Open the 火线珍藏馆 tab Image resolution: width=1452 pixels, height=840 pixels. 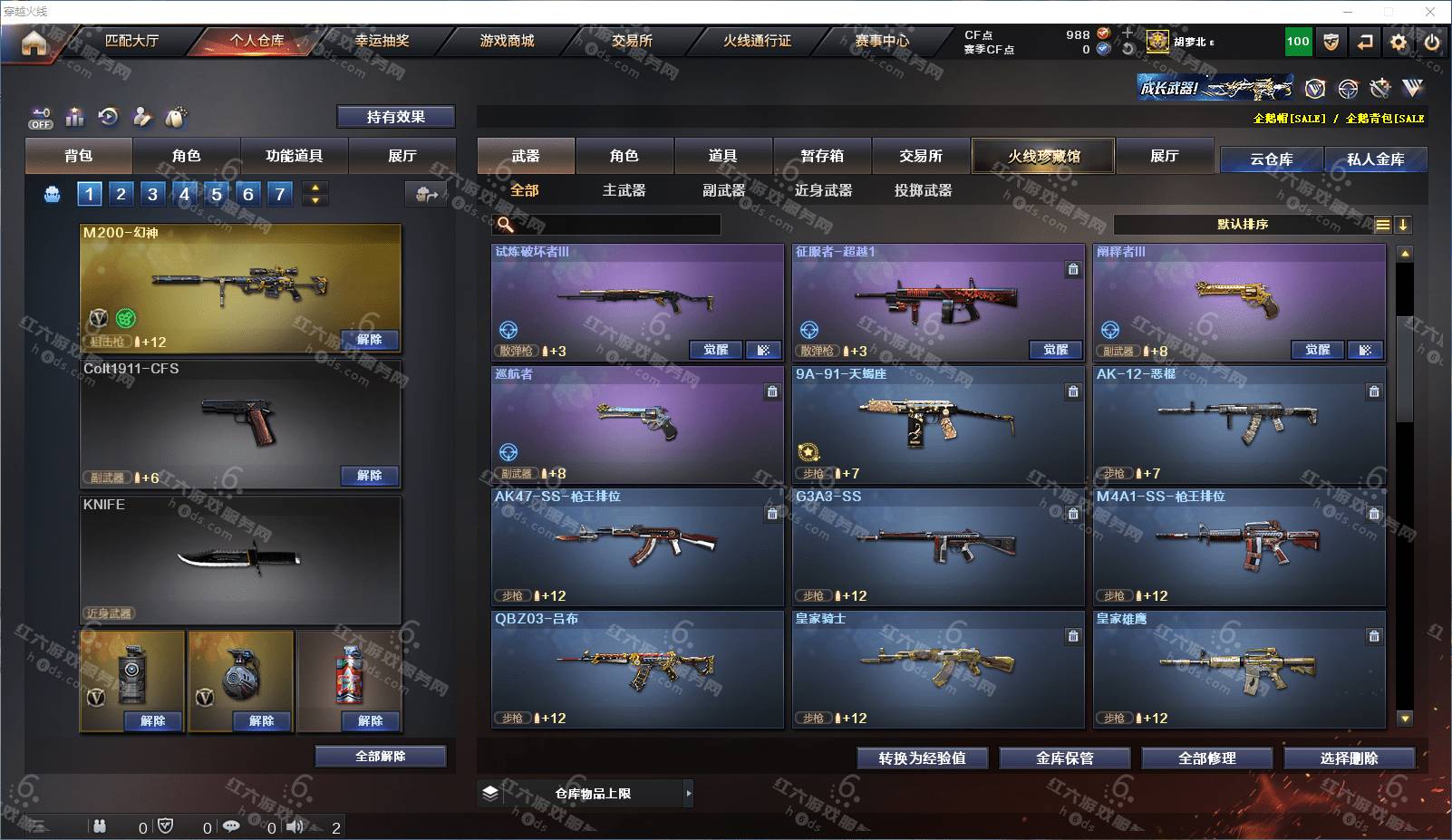tap(1043, 156)
